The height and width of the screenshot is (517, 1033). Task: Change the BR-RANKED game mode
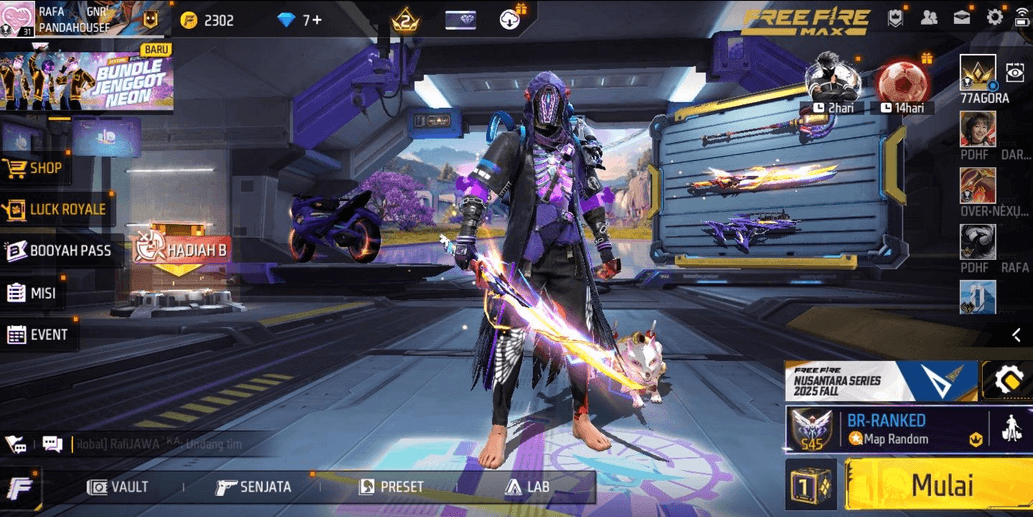[x=887, y=429]
